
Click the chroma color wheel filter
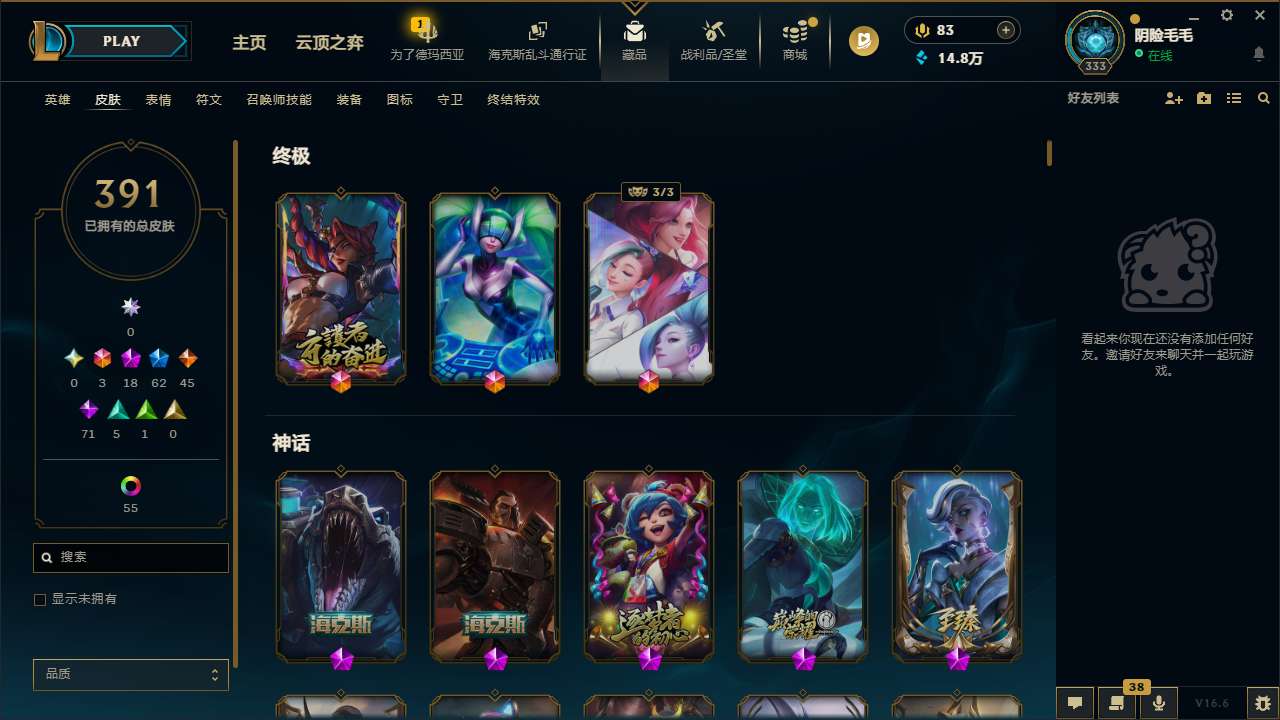click(x=130, y=486)
